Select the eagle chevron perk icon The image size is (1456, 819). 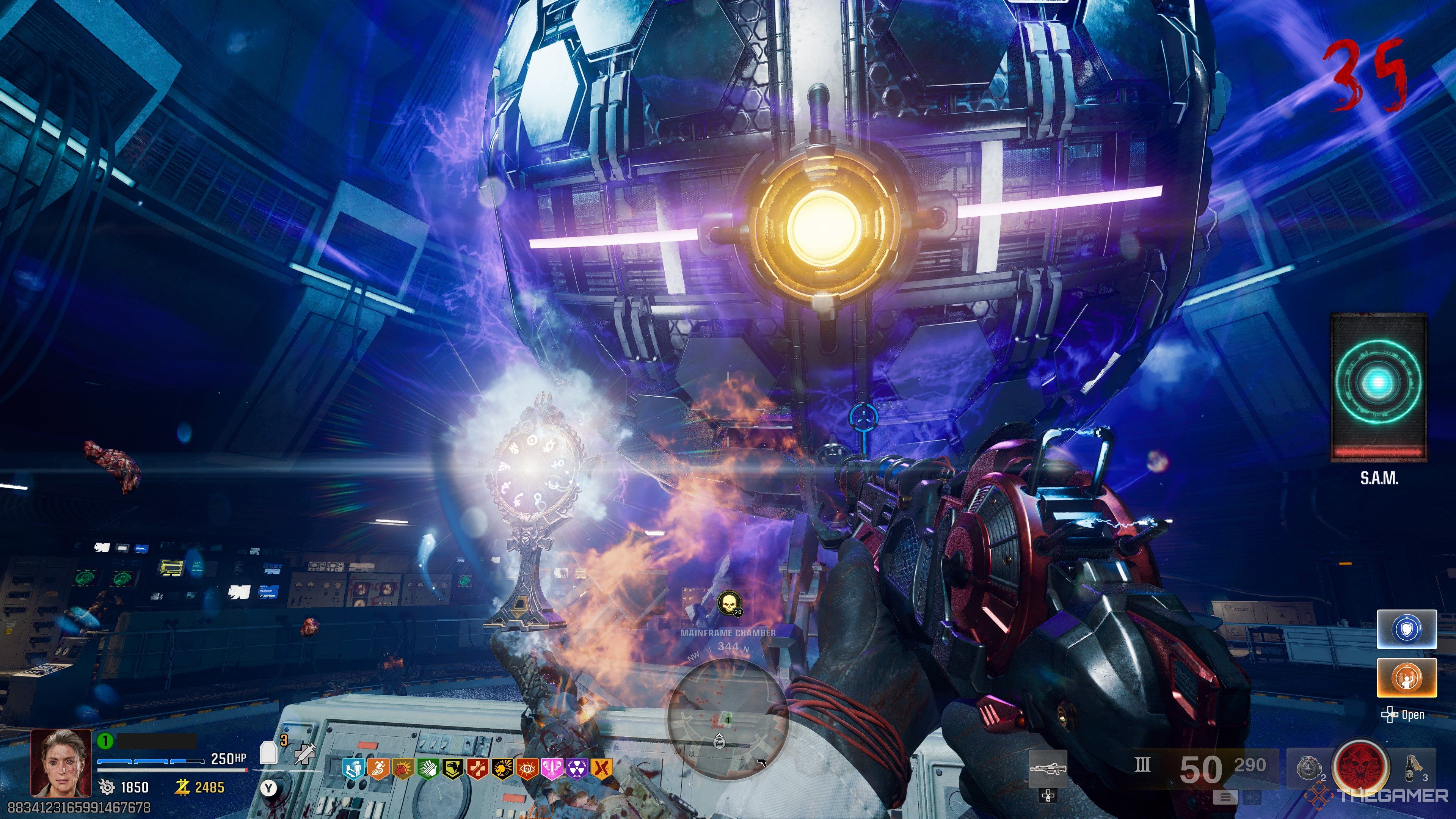(x=453, y=769)
